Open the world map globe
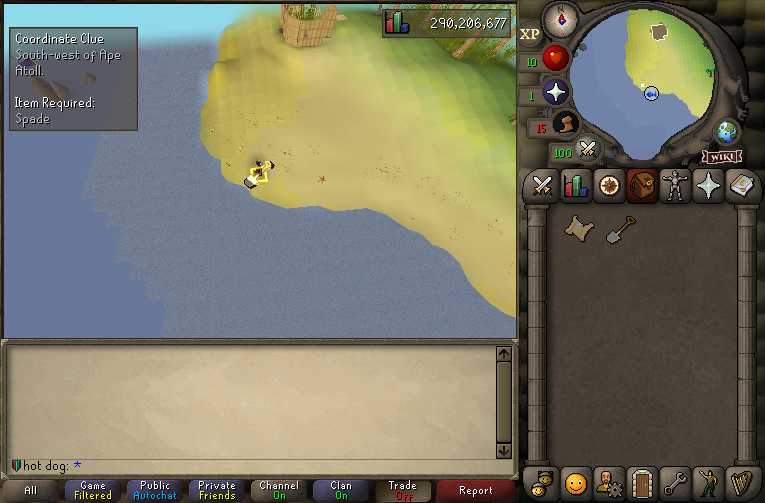Image resolution: width=765 pixels, height=503 pixels. 727,132
